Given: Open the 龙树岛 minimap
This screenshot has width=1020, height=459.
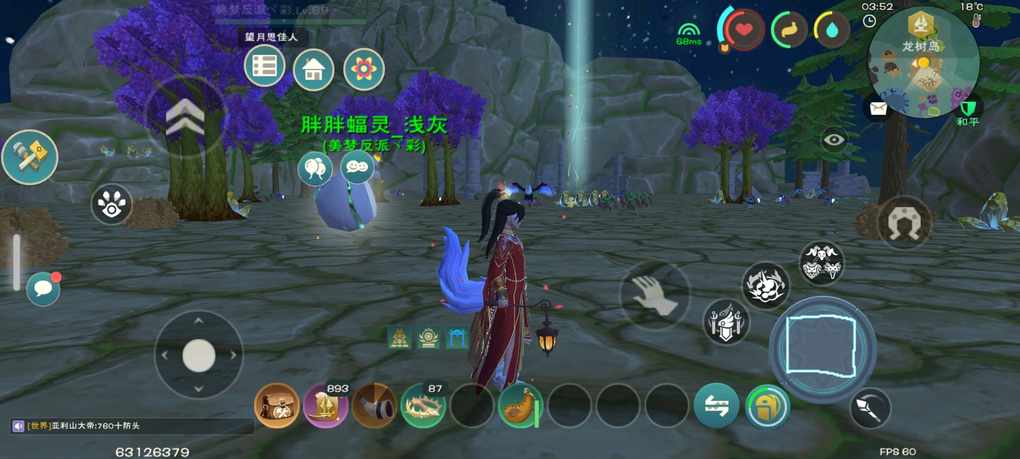Looking at the screenshot, I should (923, 61).
